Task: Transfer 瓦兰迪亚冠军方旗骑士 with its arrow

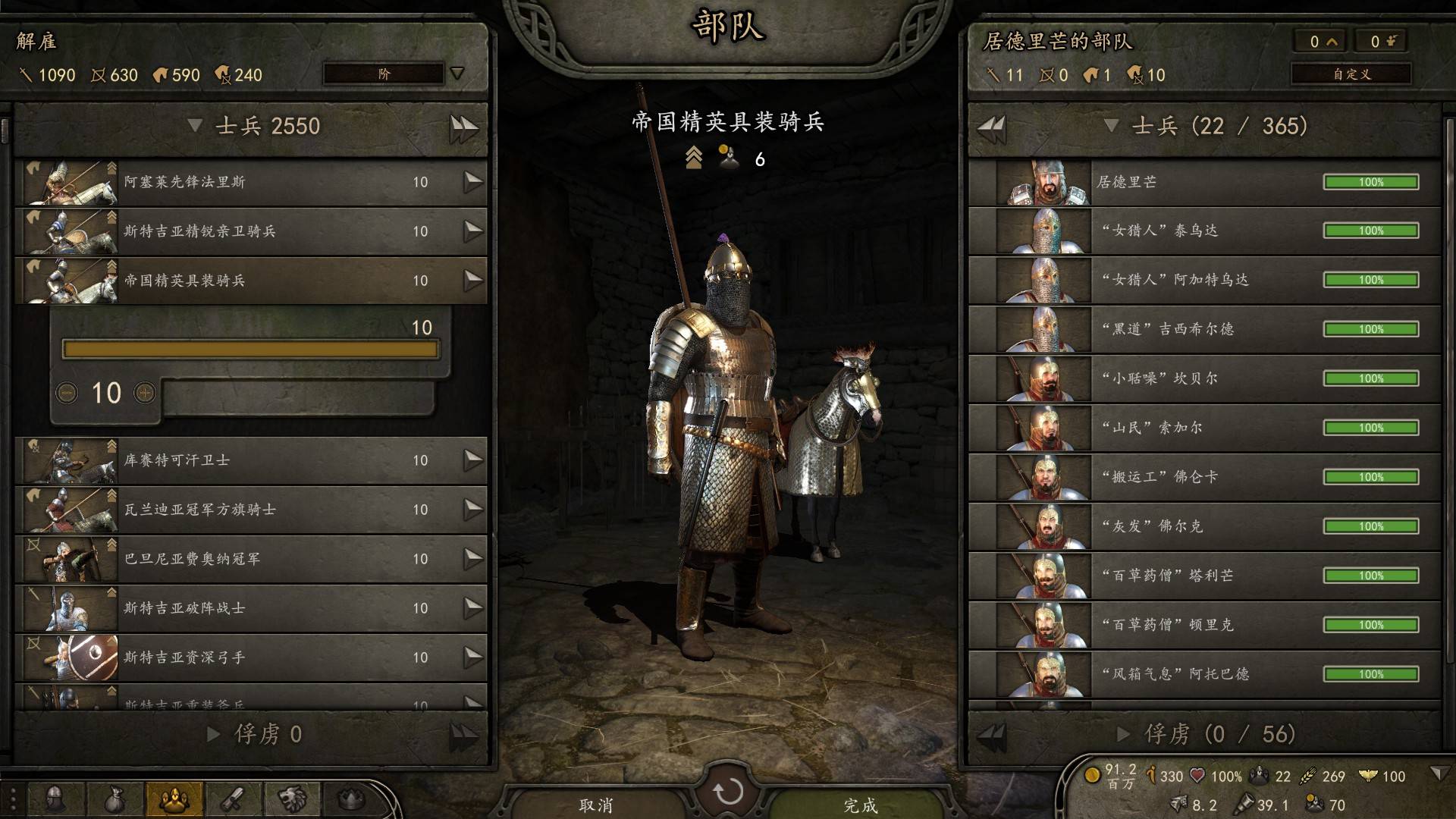Action: coord(473,510)
